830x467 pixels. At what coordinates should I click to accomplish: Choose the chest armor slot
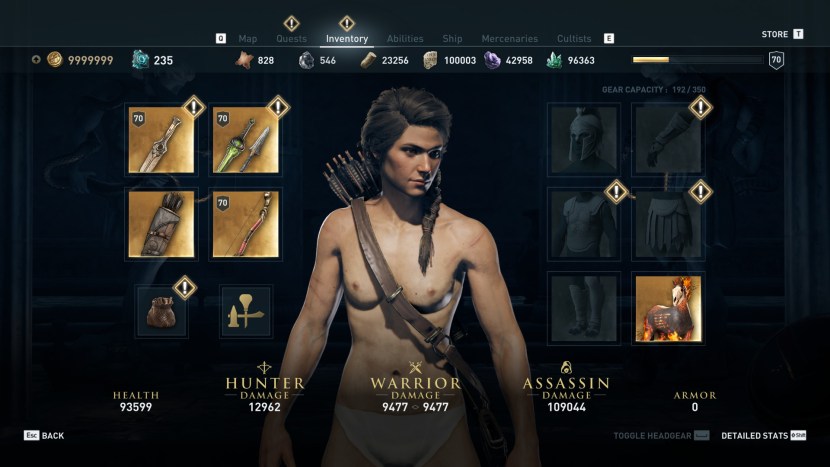click(x=584, y=224)
